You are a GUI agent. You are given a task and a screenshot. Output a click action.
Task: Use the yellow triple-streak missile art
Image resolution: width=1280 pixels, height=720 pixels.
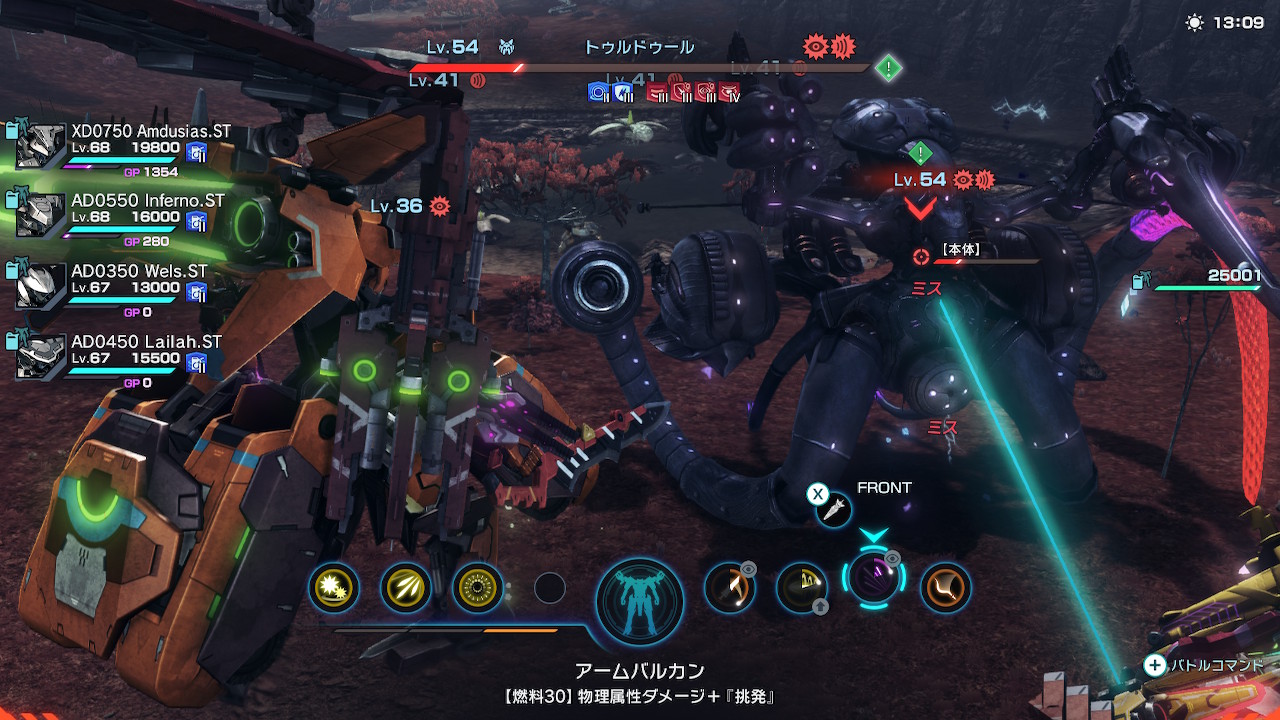click(406, 588)
